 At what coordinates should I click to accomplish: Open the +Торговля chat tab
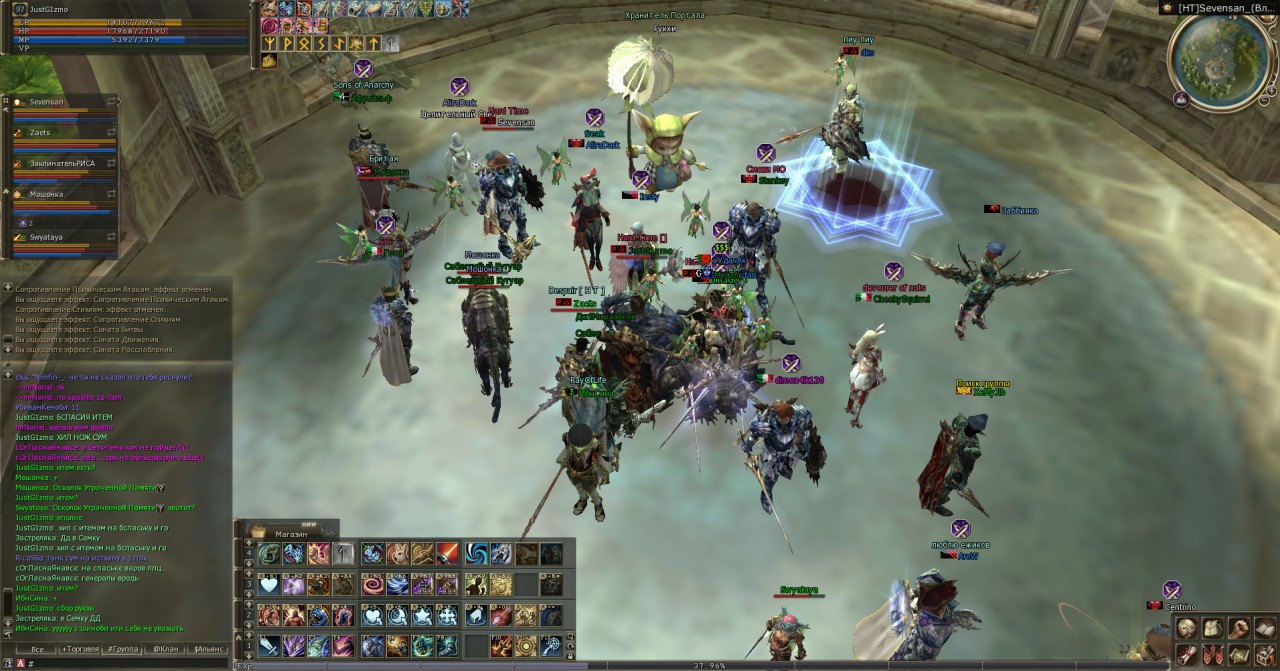pos(82,650)
